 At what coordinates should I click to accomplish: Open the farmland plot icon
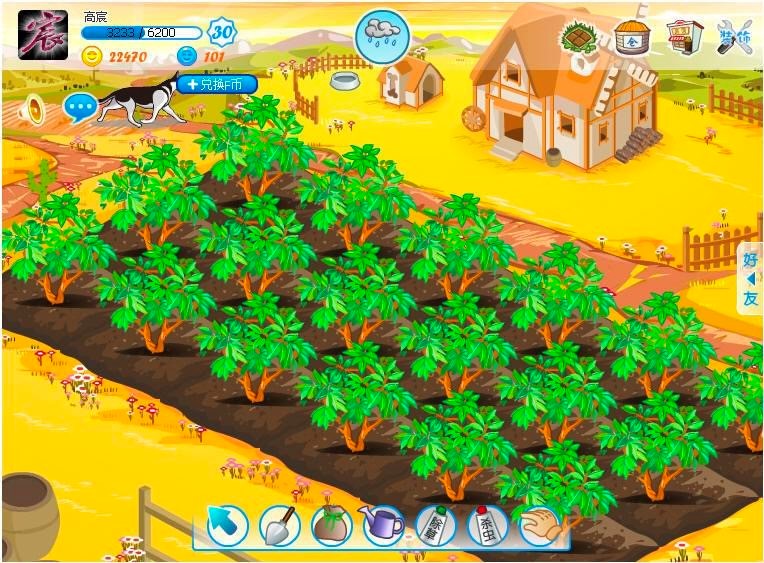click(580, 38)
